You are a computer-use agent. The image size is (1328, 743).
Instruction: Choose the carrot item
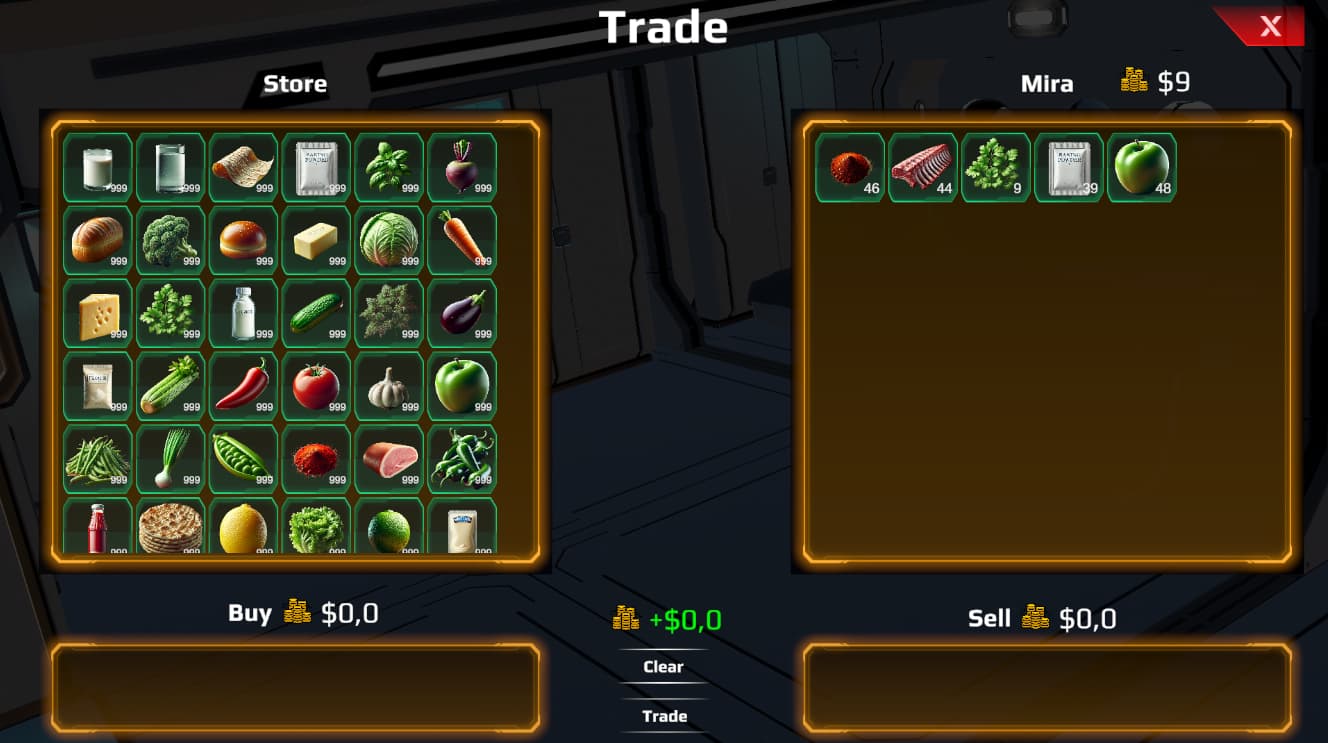pyautogui.click(x=462, y=241)
